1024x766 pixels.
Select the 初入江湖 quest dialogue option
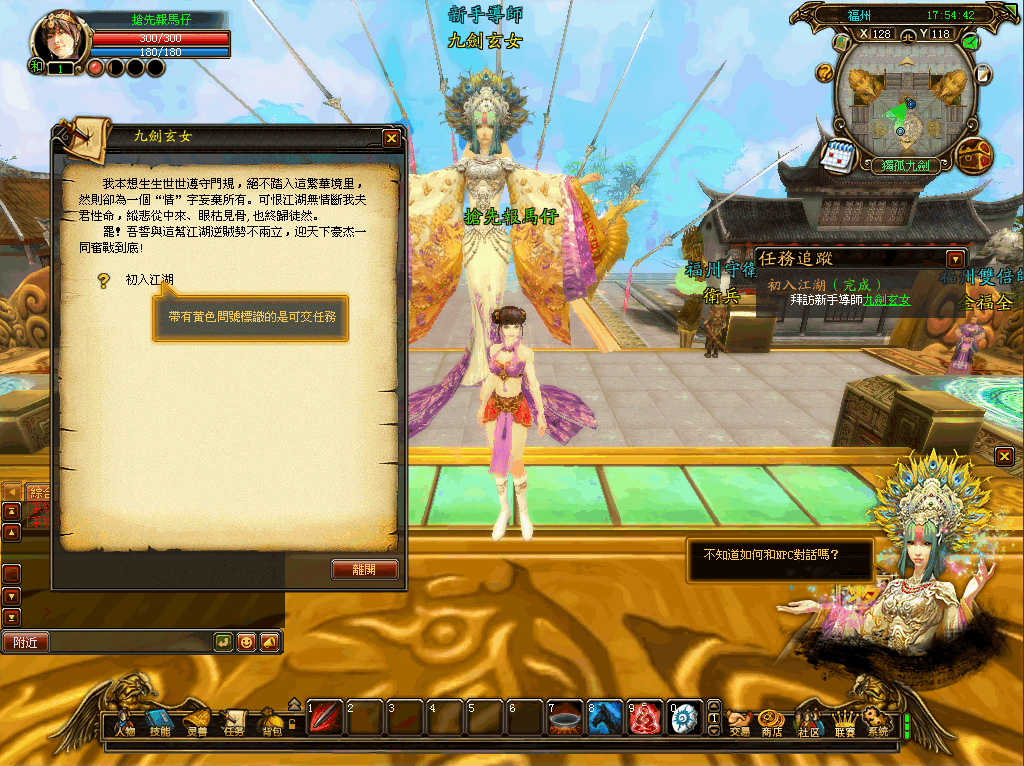pyautogui.click(x=150, y=280)
